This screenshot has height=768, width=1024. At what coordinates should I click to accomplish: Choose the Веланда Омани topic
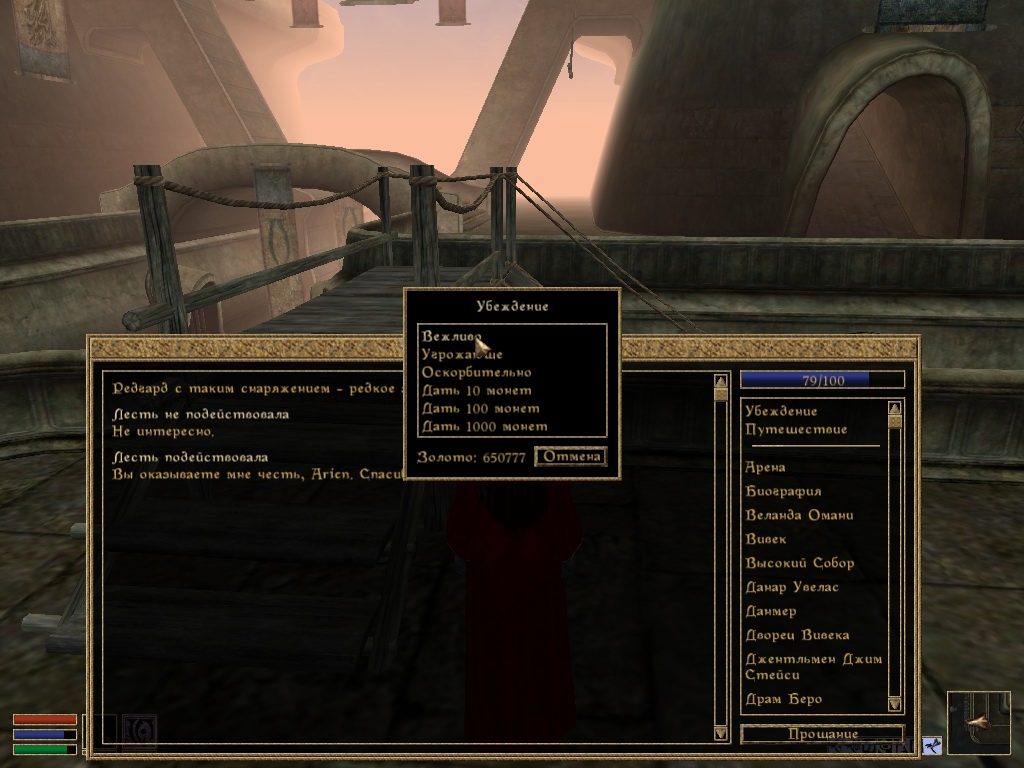click(799, 515)
